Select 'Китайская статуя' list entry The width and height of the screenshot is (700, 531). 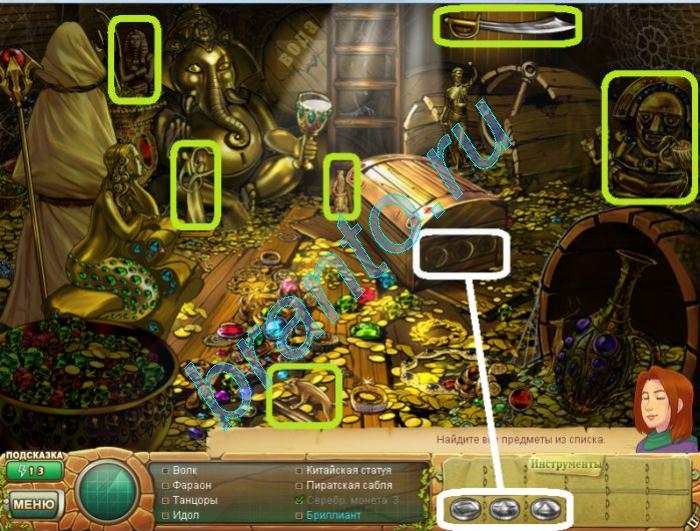[x=350, y=470]
